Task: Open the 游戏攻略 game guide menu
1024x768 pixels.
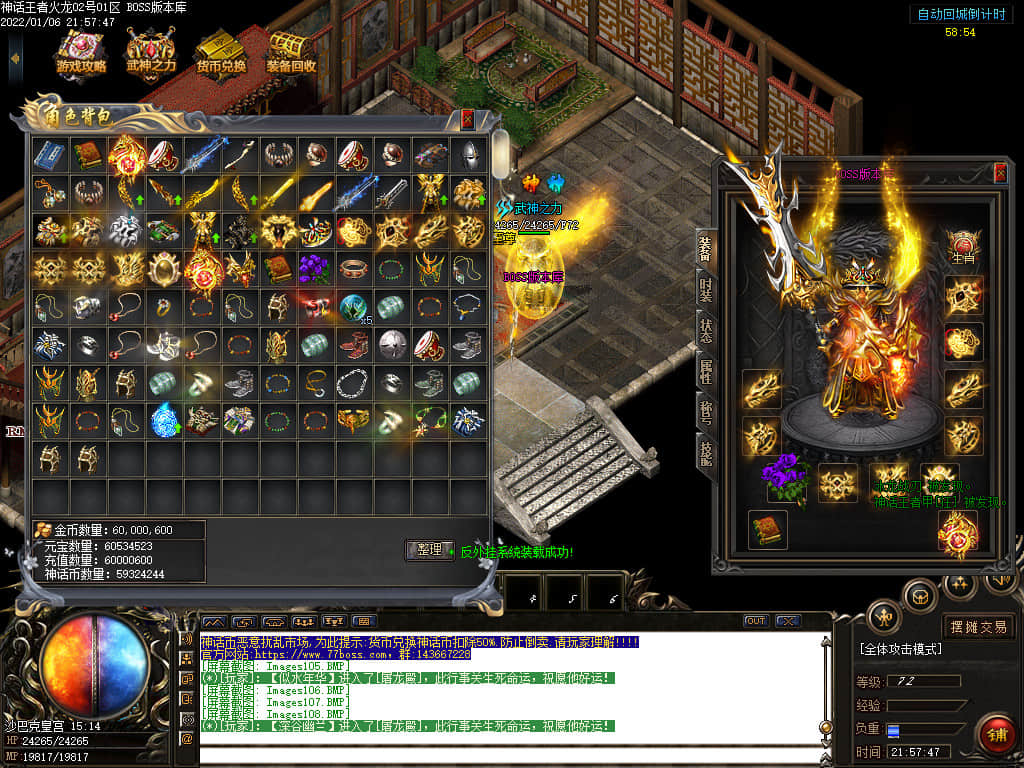Action: click(x=81, y=52)
